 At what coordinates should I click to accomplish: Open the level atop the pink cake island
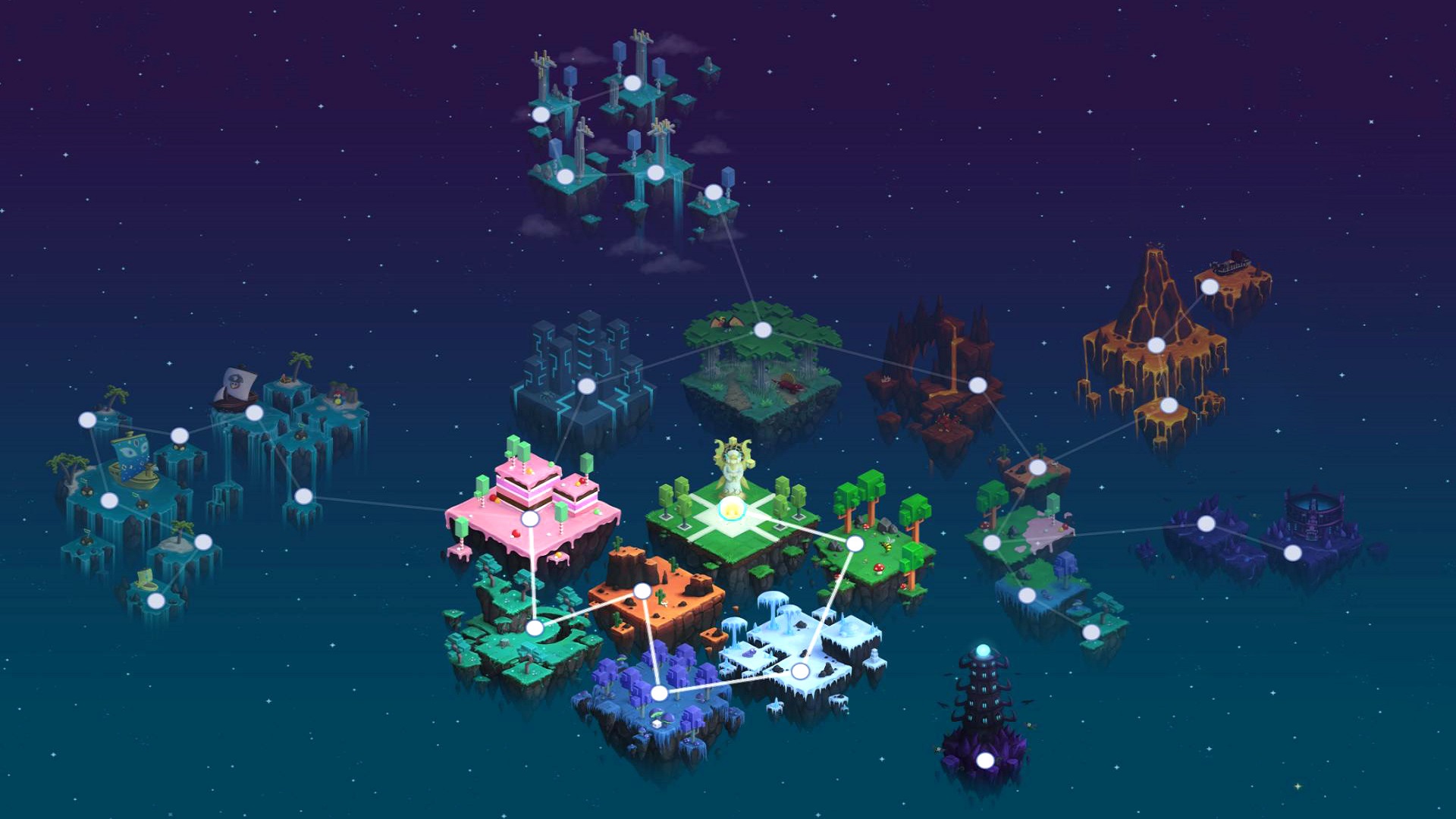point(529,519)
